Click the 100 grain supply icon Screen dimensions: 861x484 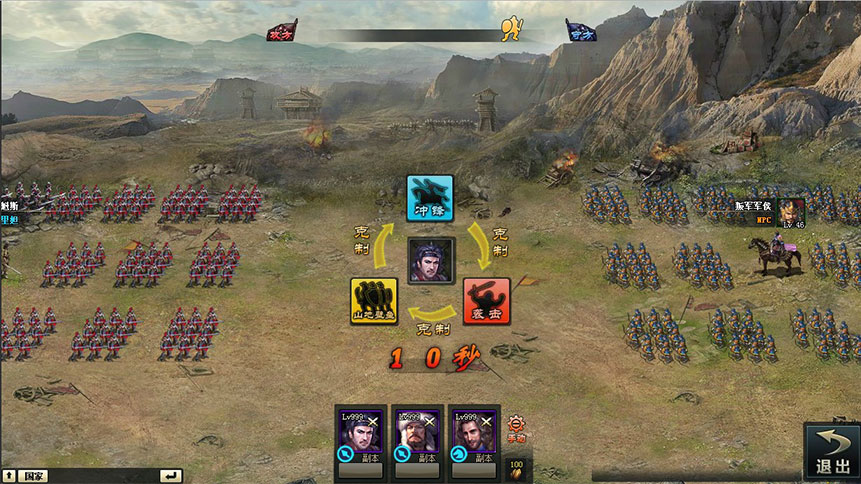pyautogui.click(x=517, y=468)
